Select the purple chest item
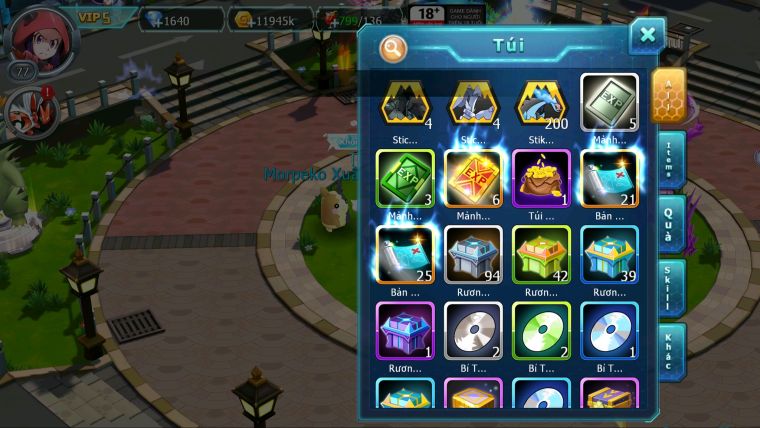The height and width of the screenshot is (428, 760). [x=405, y=331]
